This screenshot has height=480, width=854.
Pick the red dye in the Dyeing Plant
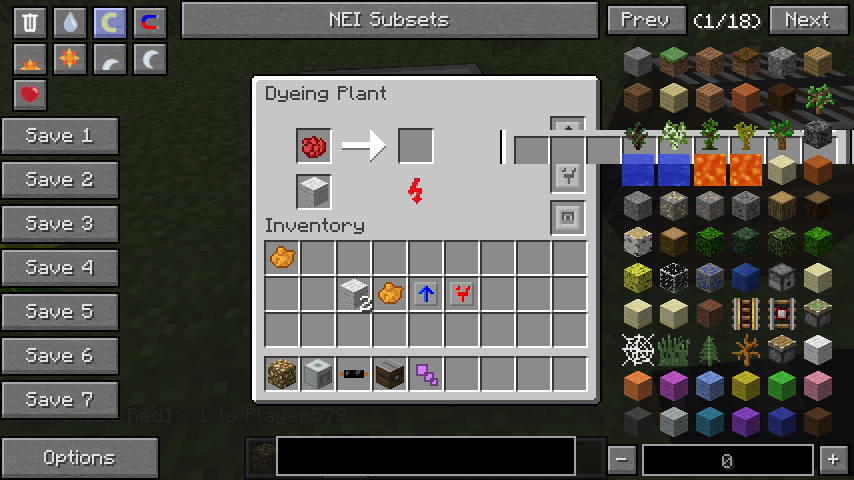coord(314,147)
